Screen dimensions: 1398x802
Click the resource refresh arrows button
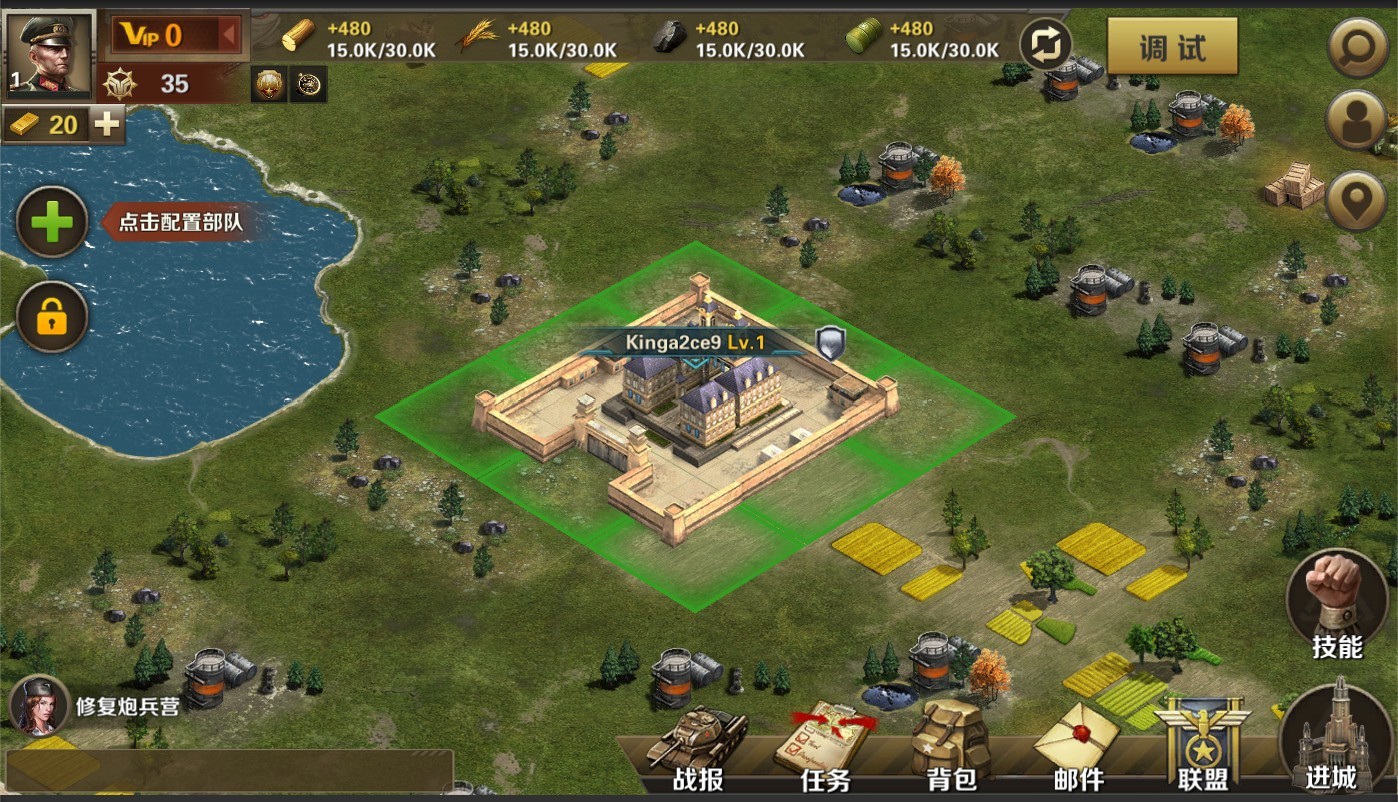[x=1046, y=45]
